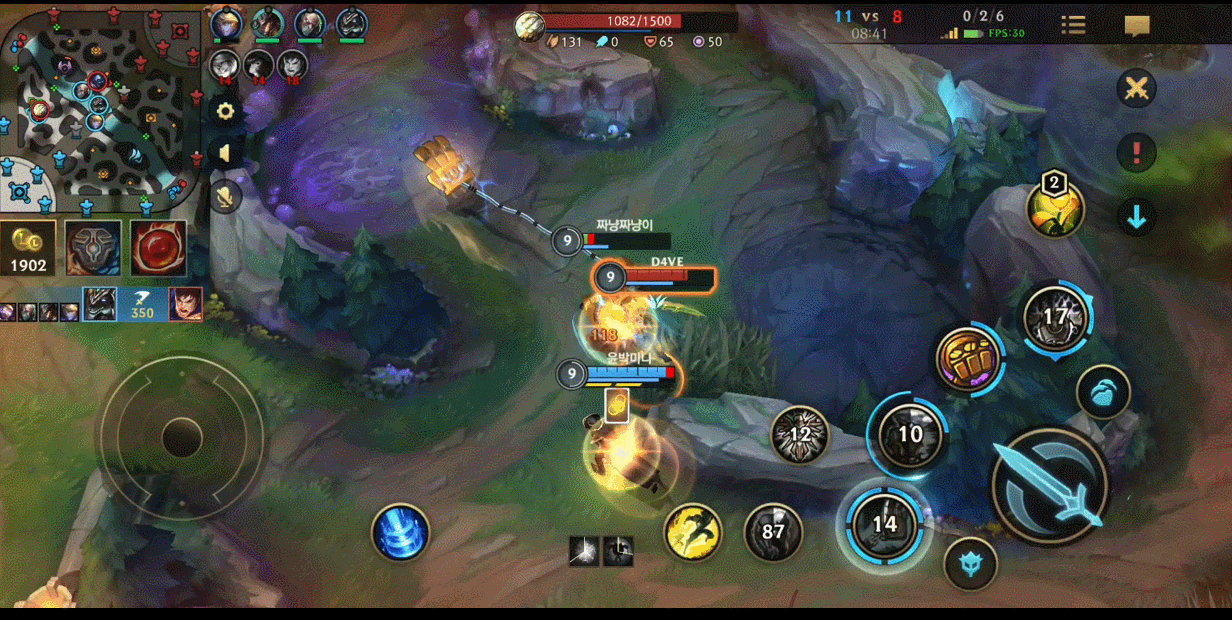The image size is (1232, 620).
Task: Tap the large sword basic attack button
Action: [x=1049, y=487]
